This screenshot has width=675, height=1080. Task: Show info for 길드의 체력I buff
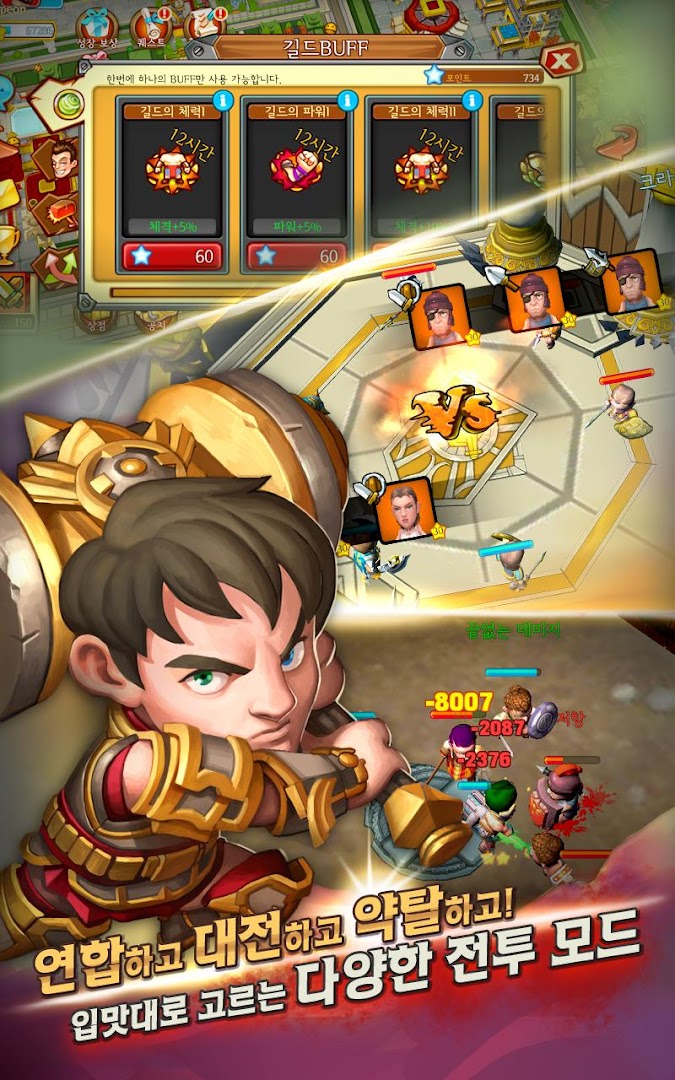coord(223,100)
